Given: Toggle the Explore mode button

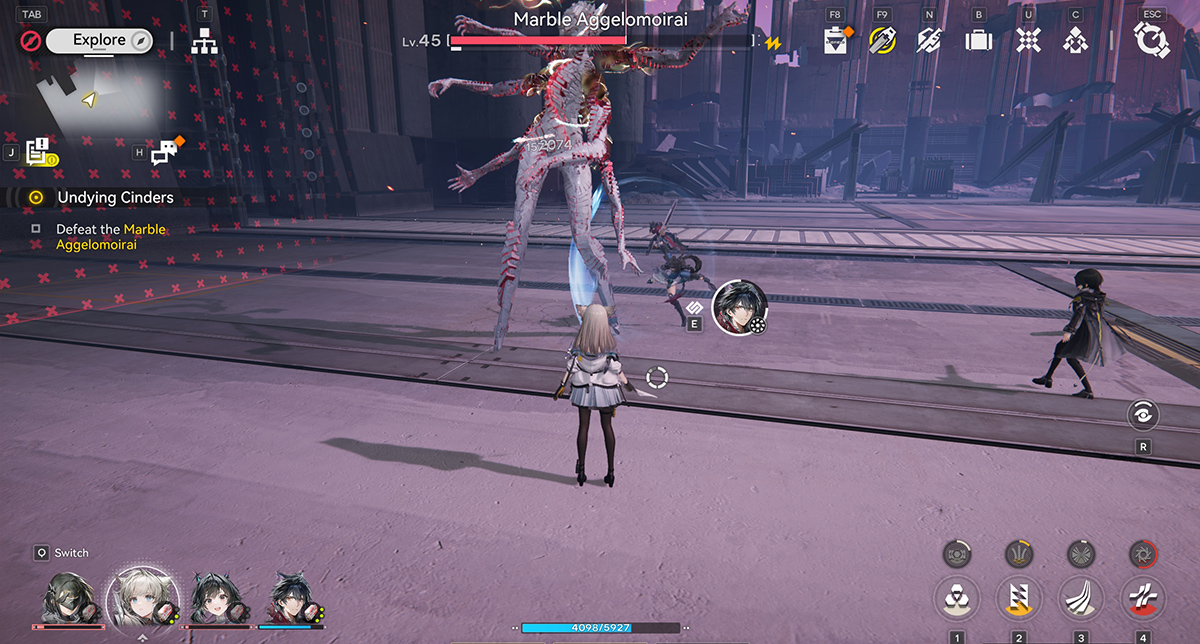Looking at the screenshot, I should tap(98, 41).
